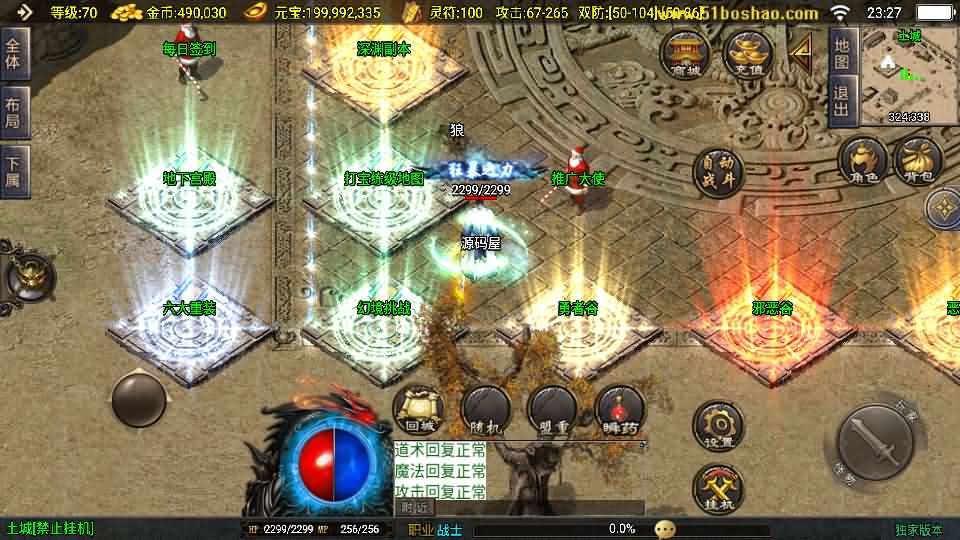Use the 瞬药 red potion
The height and width of the screenshot is (540, 960).
(619, 409)
